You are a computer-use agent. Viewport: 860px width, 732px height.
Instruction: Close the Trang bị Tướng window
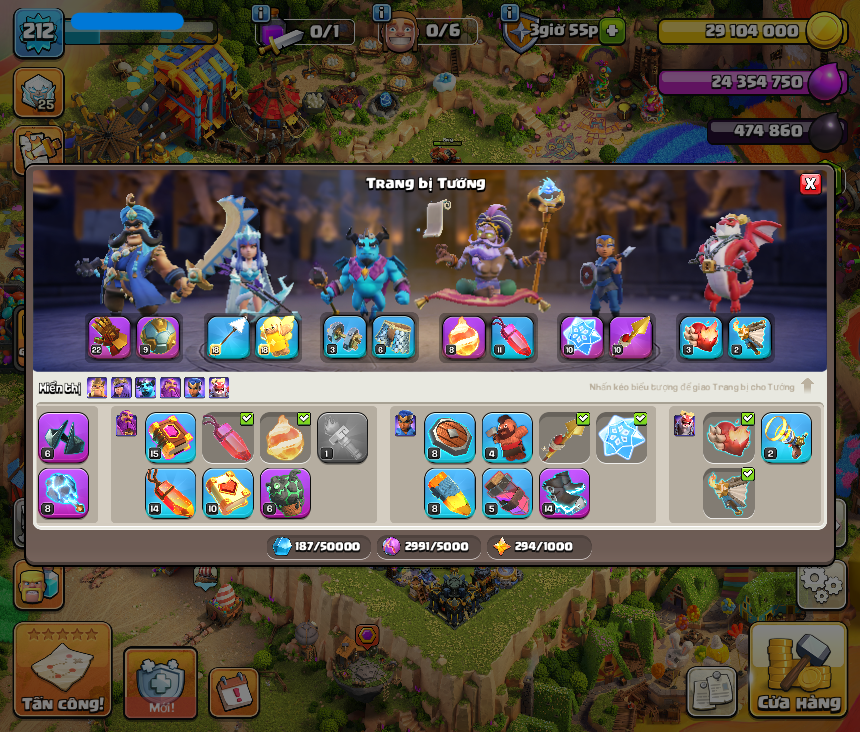810,183
